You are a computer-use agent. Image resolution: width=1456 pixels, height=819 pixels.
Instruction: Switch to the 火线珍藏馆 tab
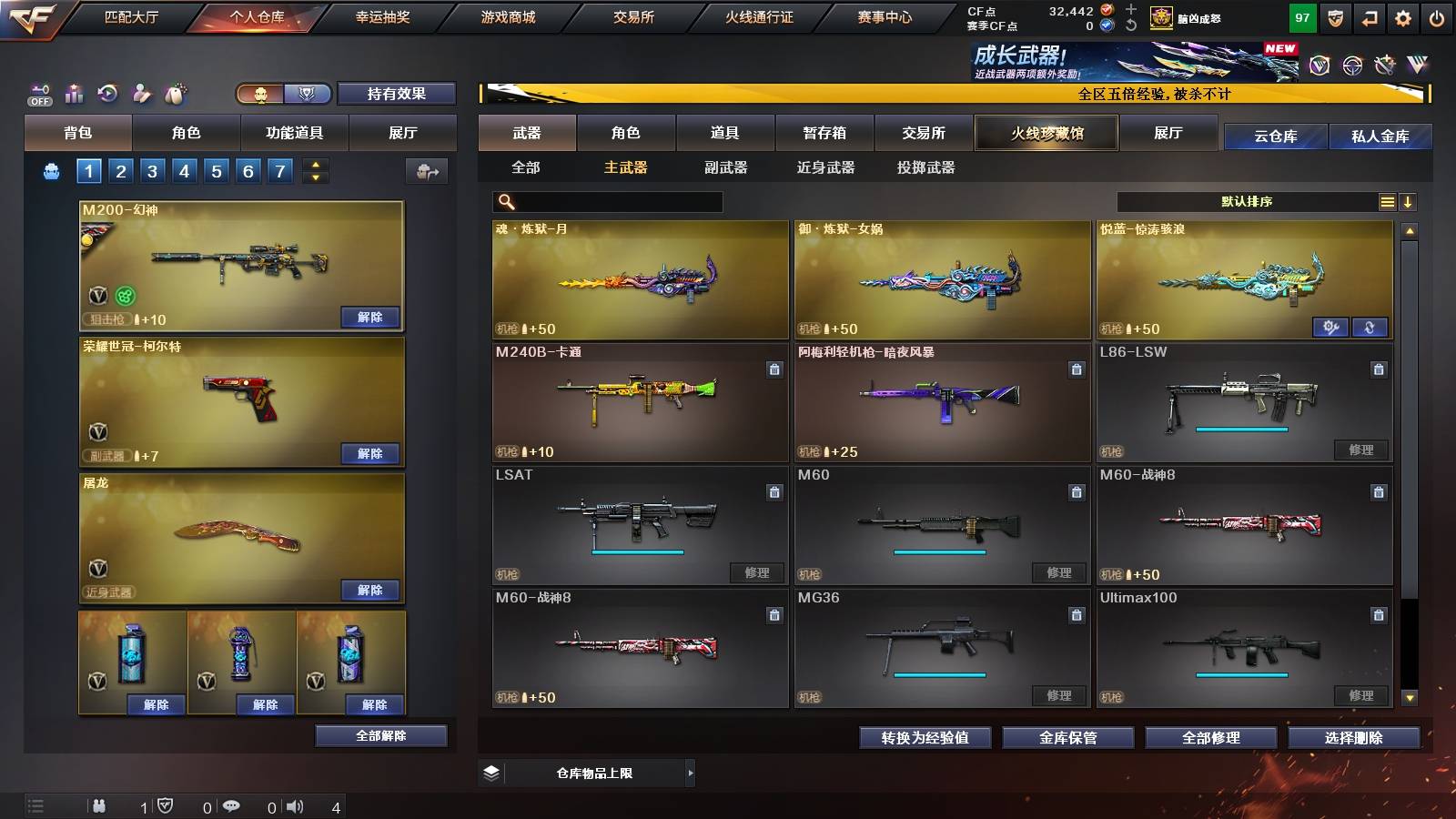1046,133
